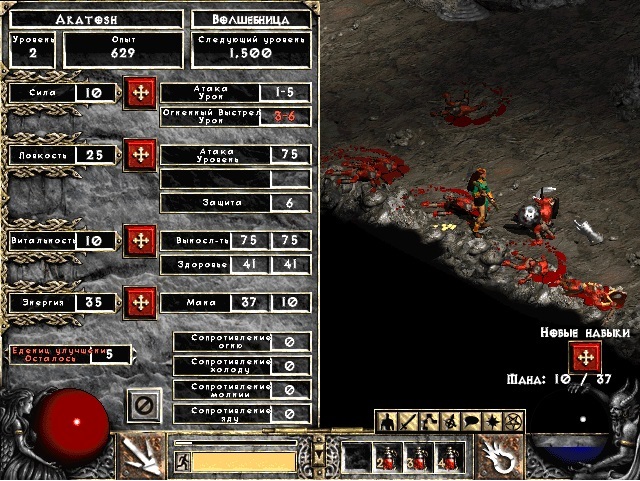
Task: Open the Новые навыки new skills button
Action: [x=585, y=357]
